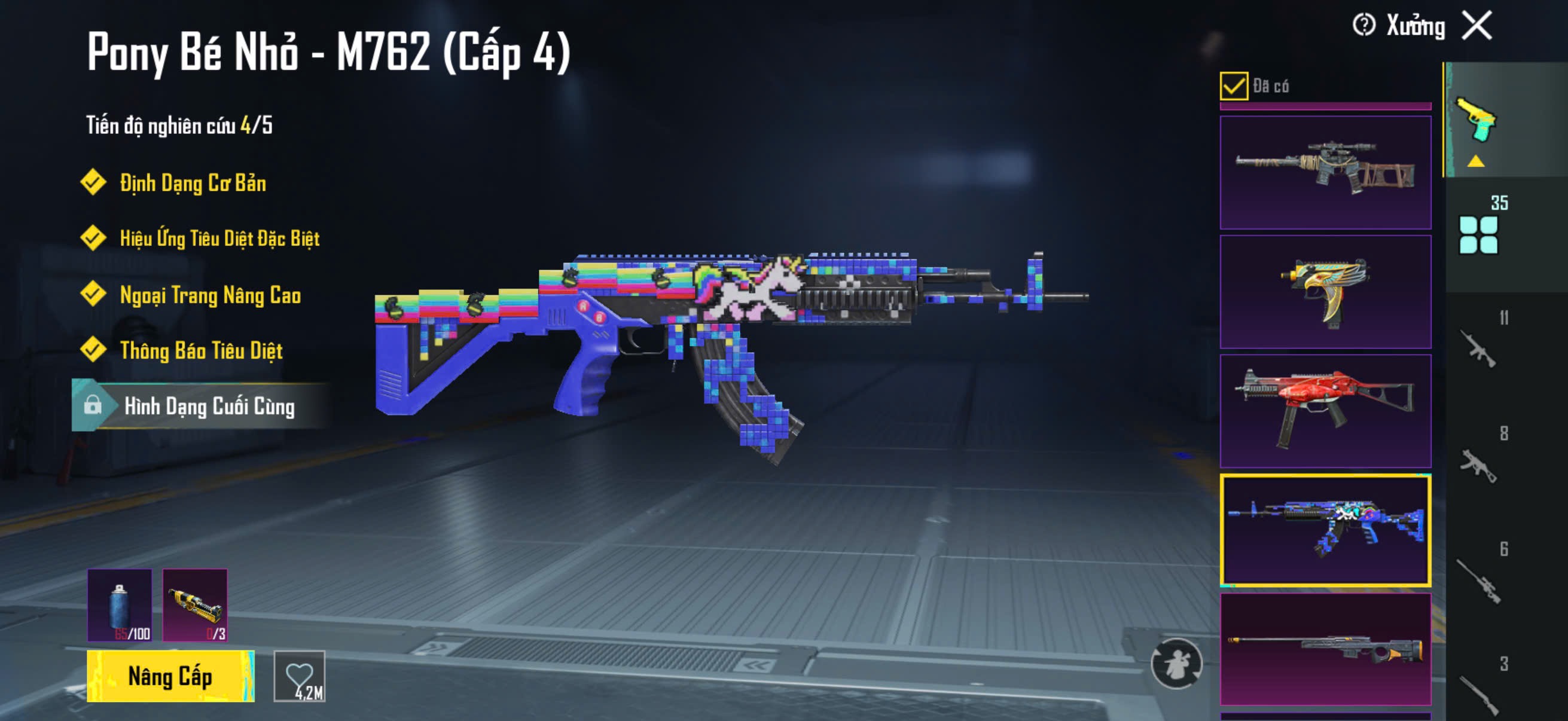
Task: View the Định Dạng Cơ Bản stage
Action: click(193, 183)
